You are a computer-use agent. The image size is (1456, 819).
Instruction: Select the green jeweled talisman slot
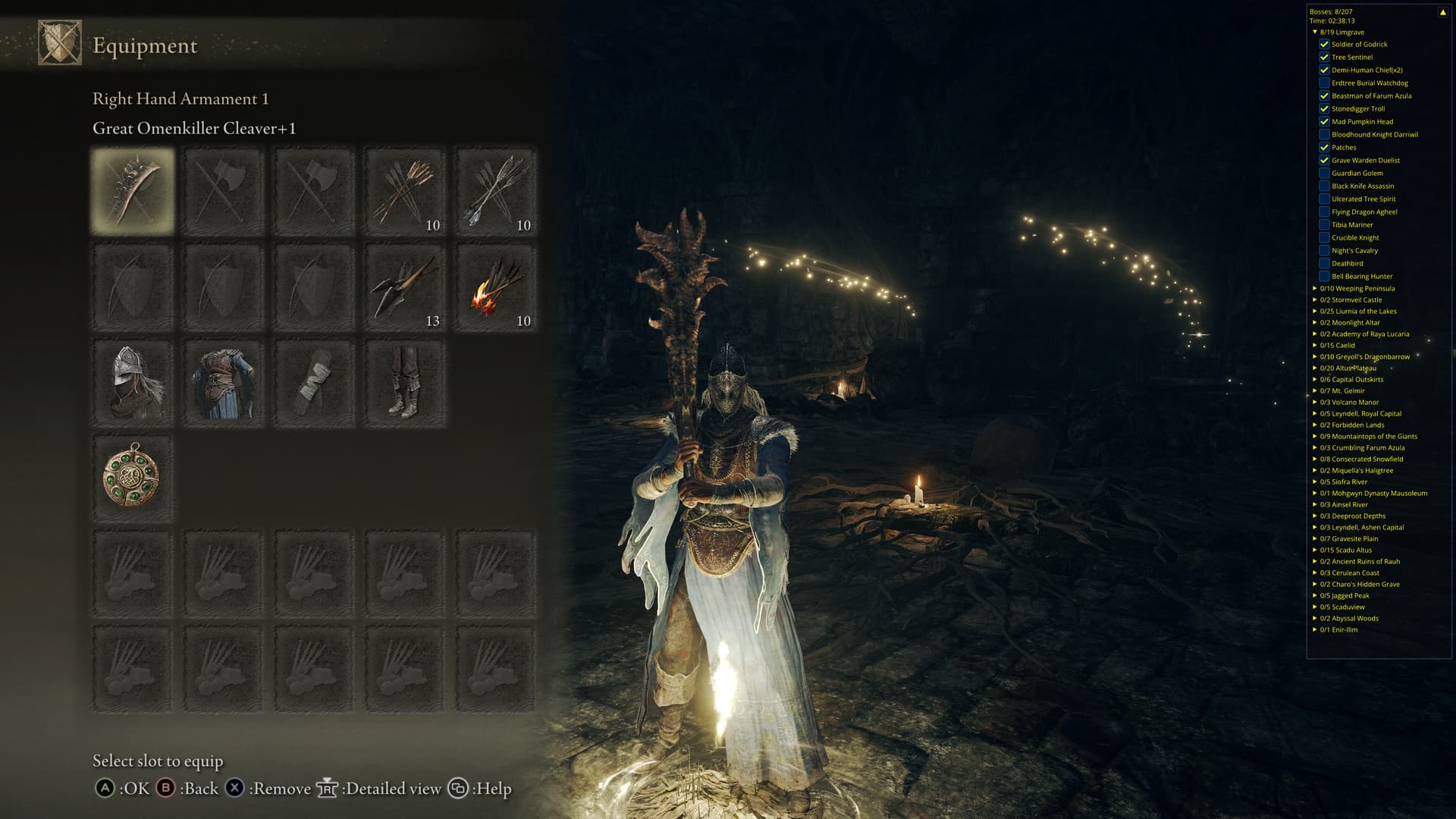click(133, 479)
